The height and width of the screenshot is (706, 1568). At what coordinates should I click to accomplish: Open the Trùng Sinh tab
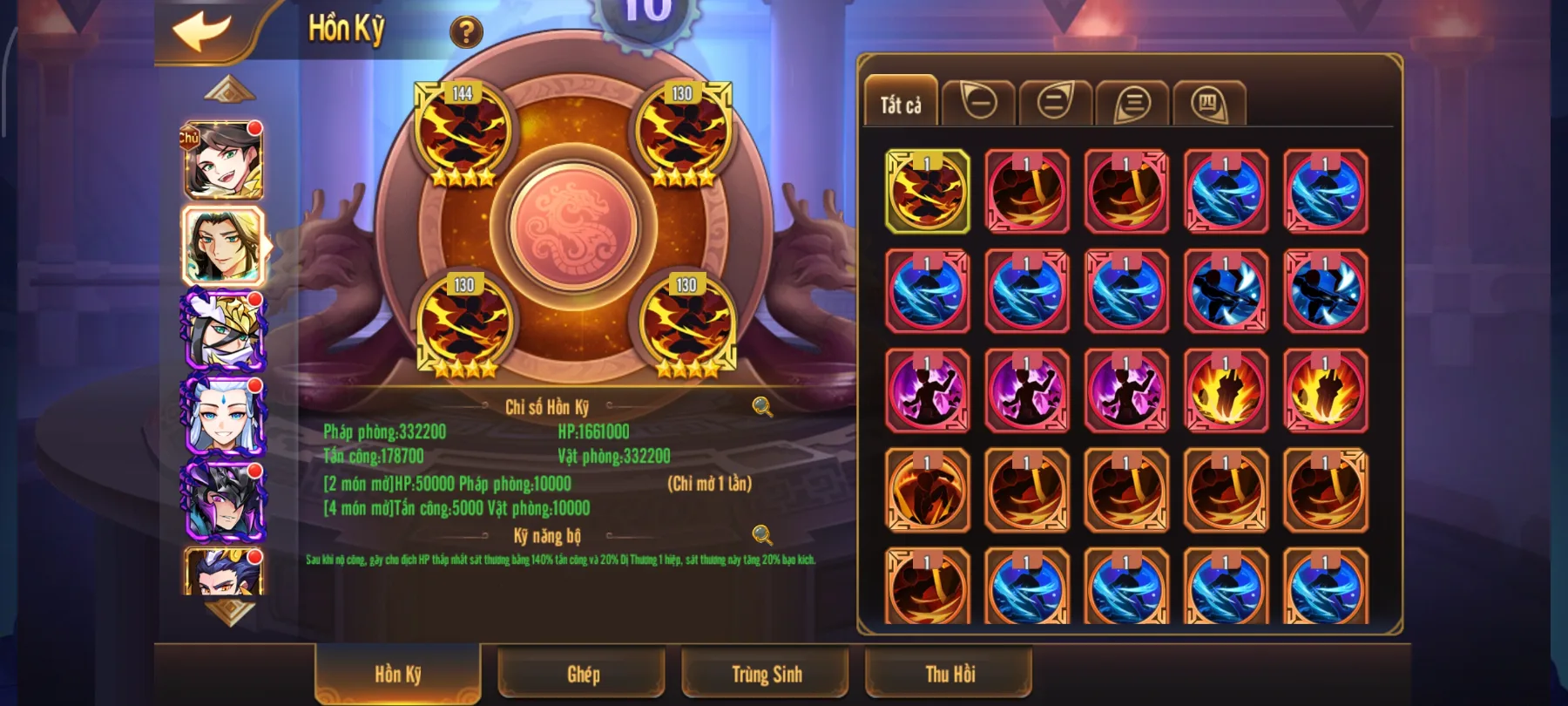point(765,673)
